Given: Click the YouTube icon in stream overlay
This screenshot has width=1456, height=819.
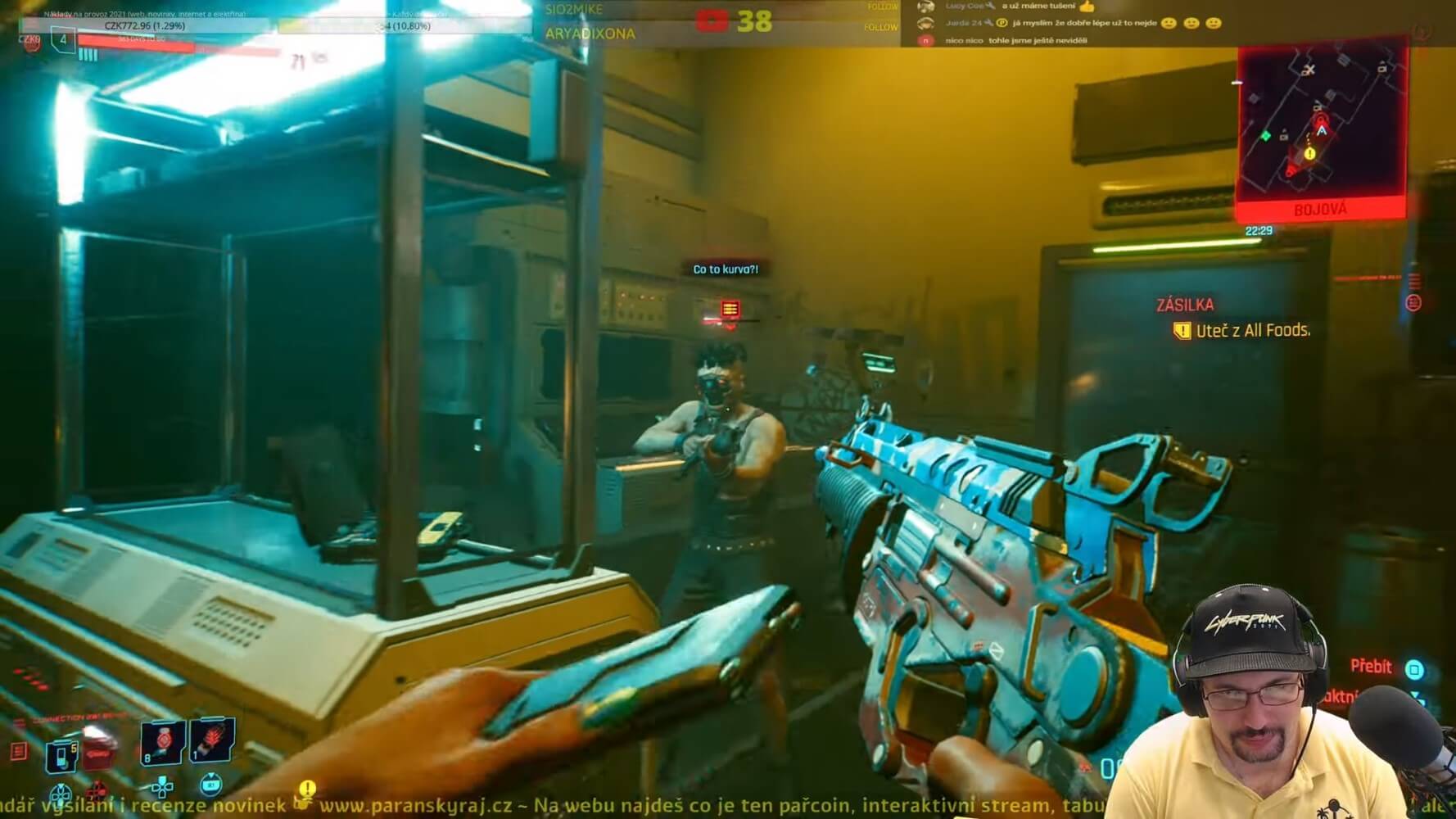Looking at the screenshot, I should coord(711,20).
